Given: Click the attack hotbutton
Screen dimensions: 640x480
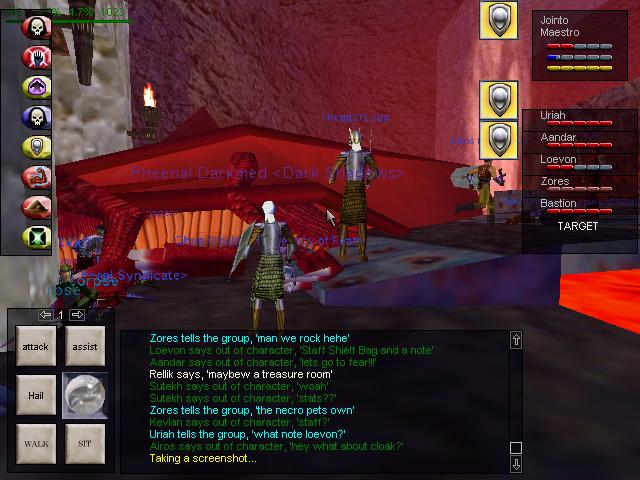Looking at the screenshot, I should (35, 346).
